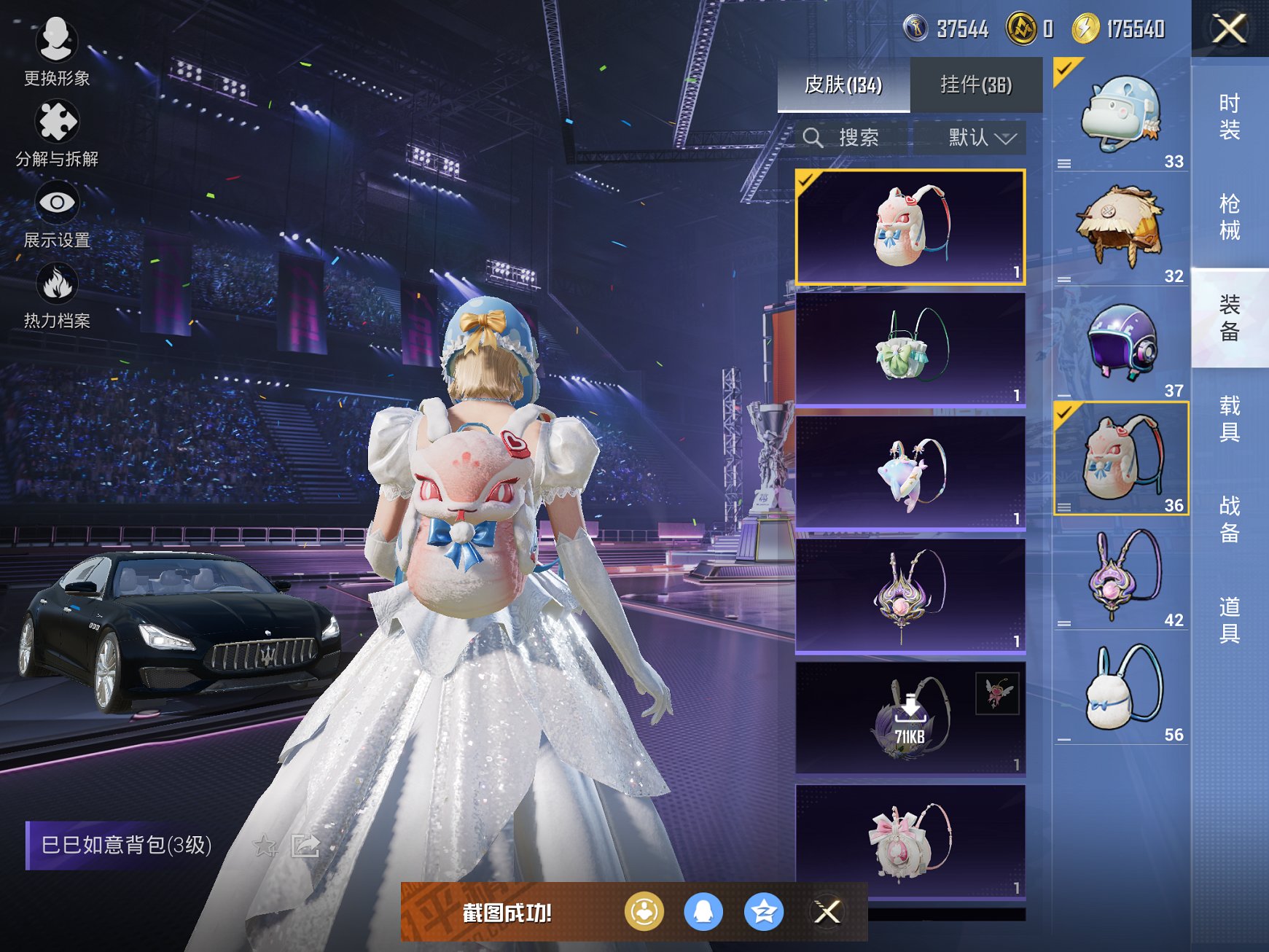
Task: Switch to the 皮肤(134) skins tab
Action: (843, 85)
